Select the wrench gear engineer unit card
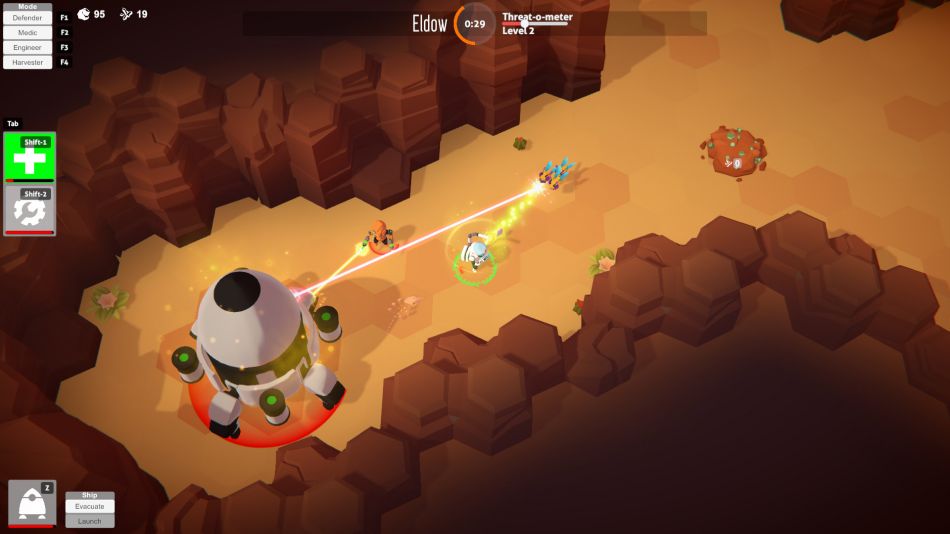 tap(29, 210)
